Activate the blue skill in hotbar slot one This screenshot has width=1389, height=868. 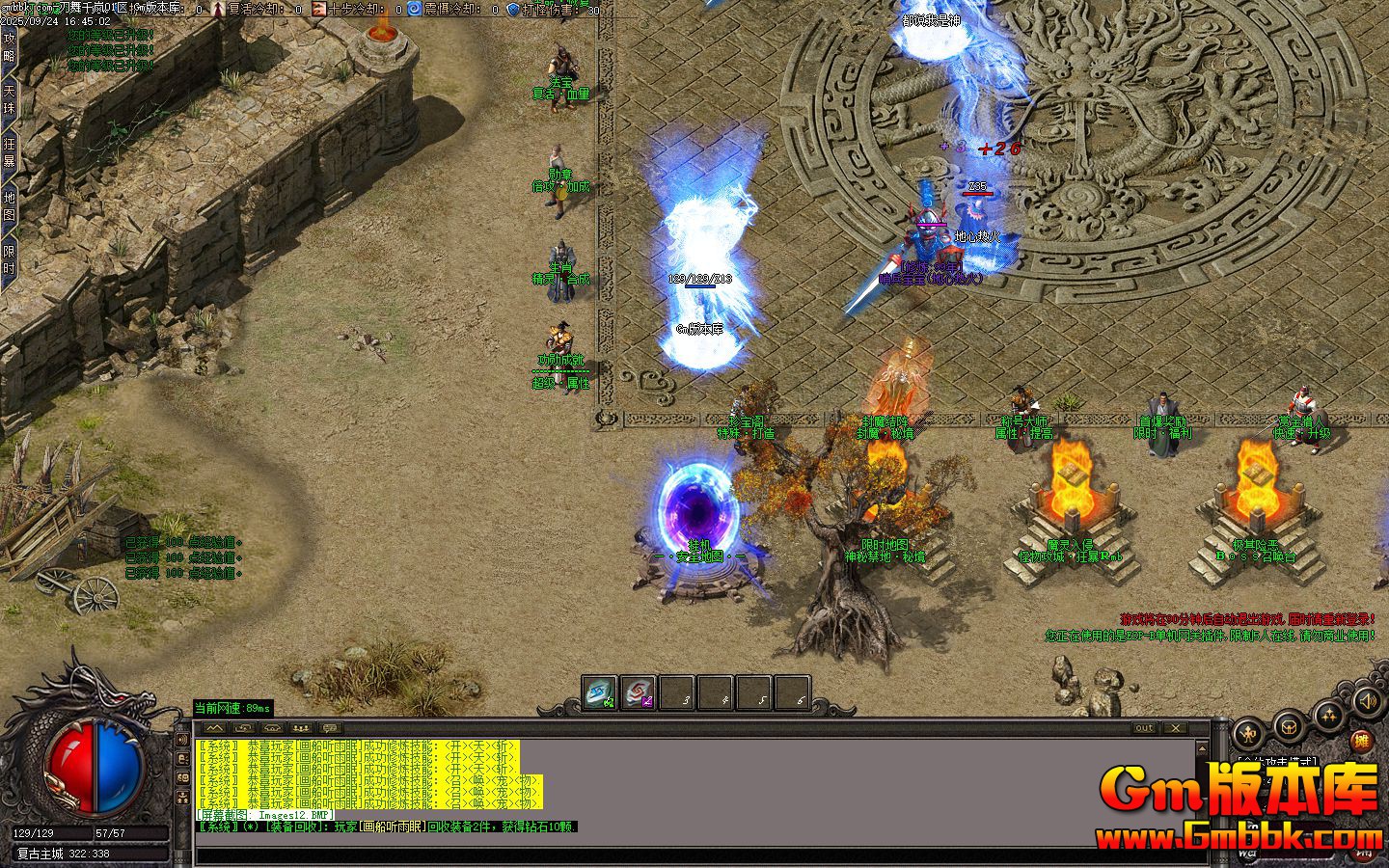600,692
